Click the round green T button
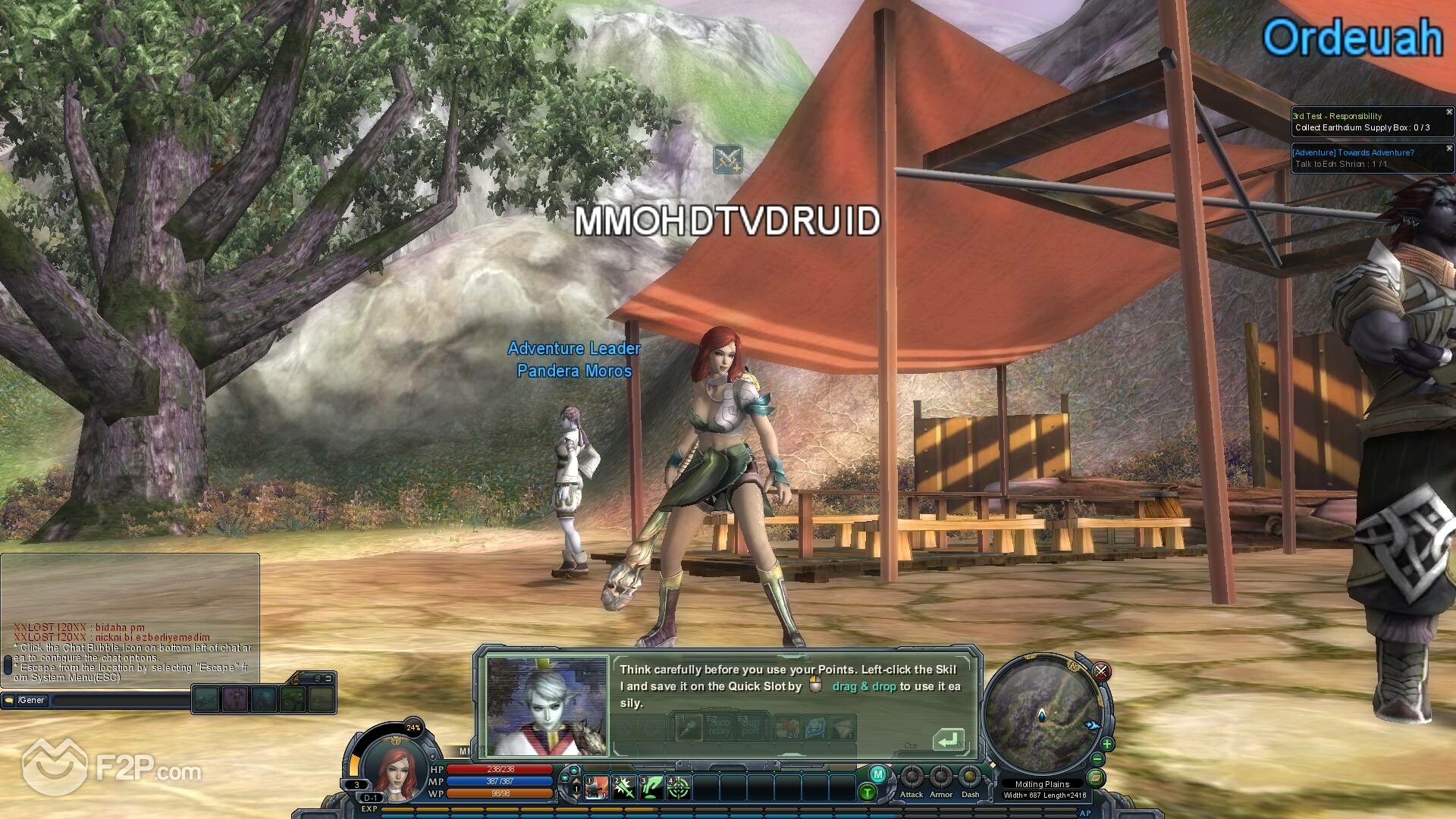 point(867,793)
